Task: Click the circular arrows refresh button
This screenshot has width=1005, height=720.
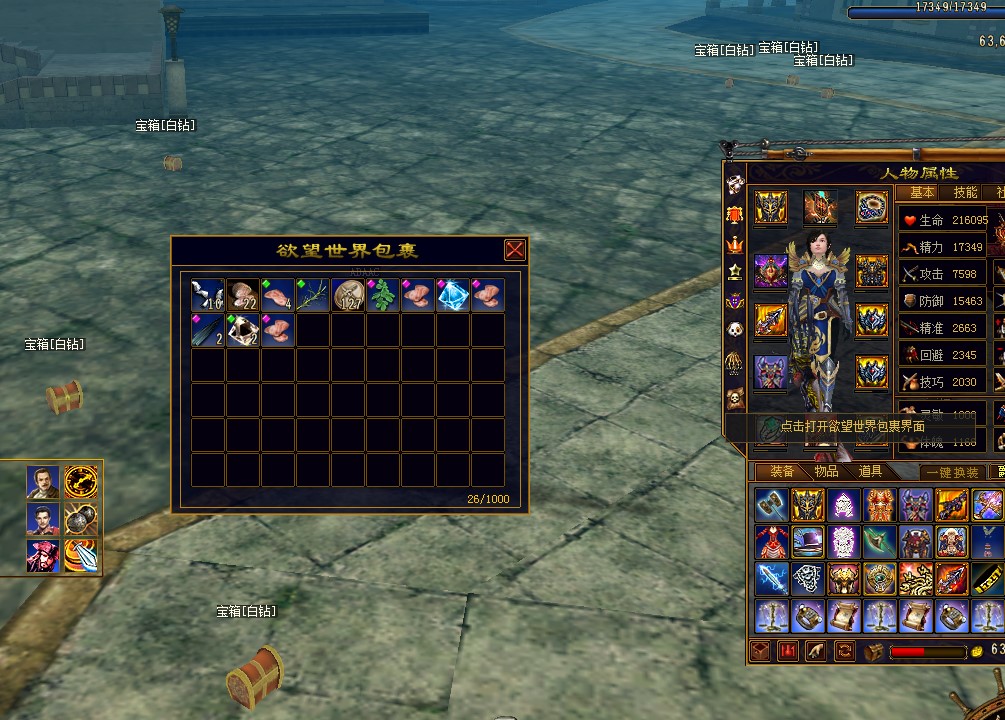Action: (x=845, y=652)
